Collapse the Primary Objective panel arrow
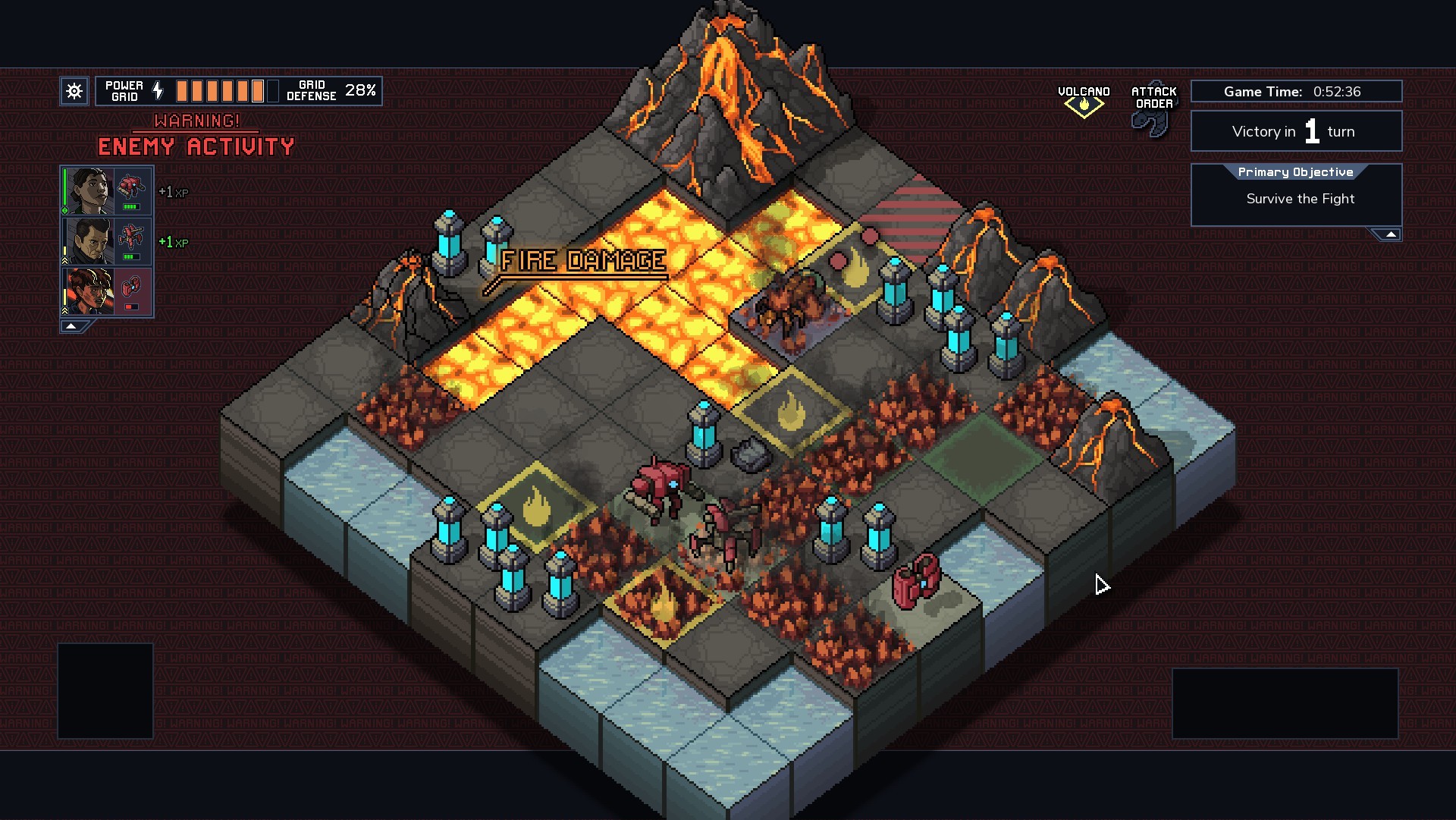Image resolution: width=1456 pixels, height=820 pixels. click(x=1392, y=234)
